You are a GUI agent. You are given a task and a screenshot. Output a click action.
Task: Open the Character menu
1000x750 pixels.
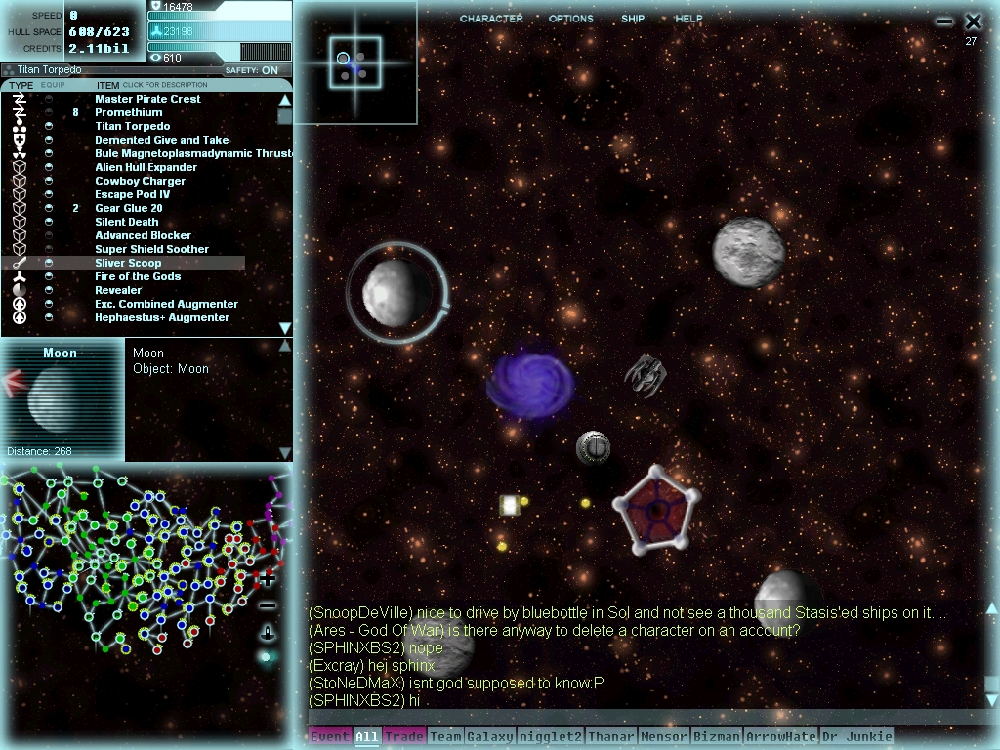click(491, 19)
